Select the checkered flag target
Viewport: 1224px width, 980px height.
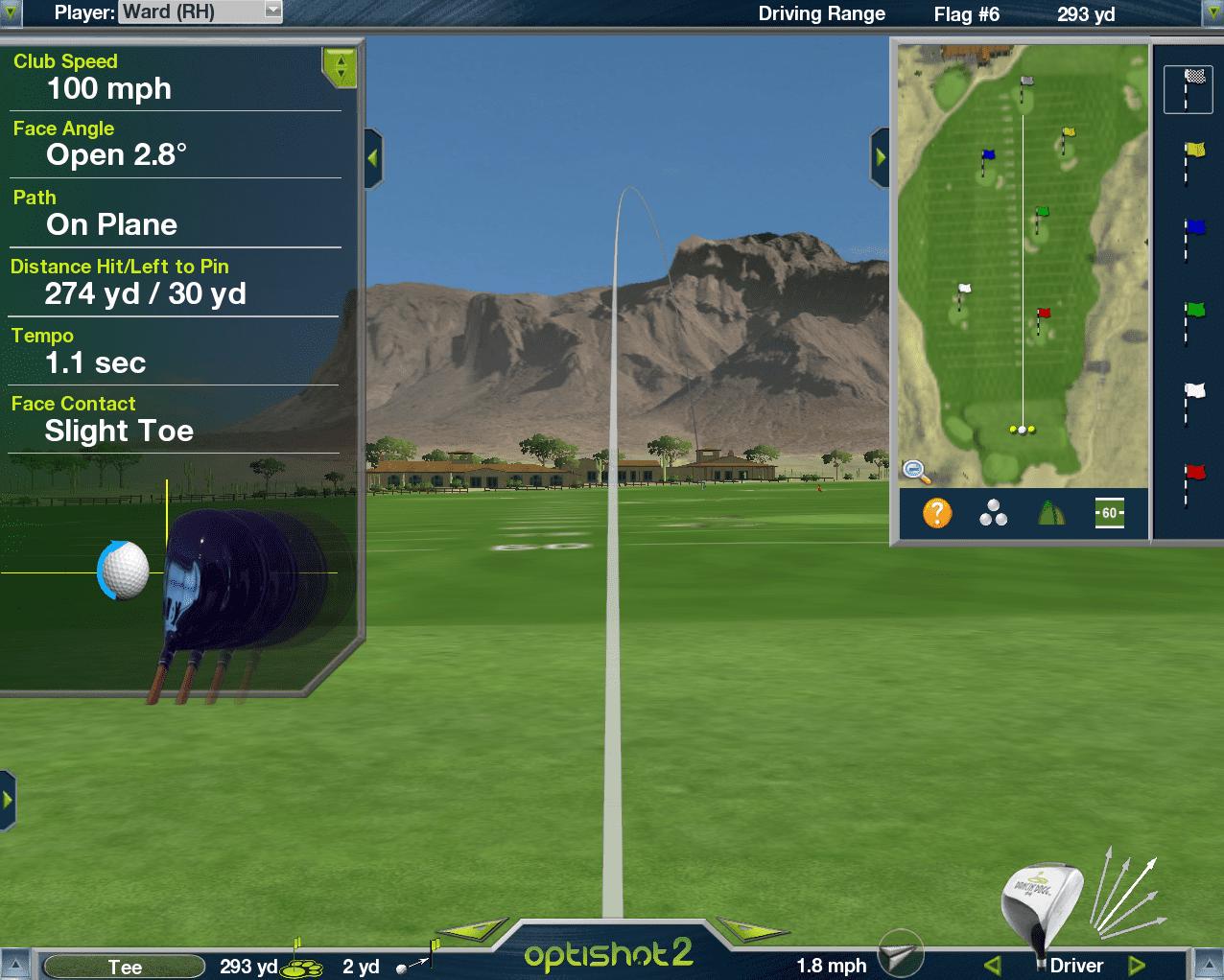tap(1188, 89)
